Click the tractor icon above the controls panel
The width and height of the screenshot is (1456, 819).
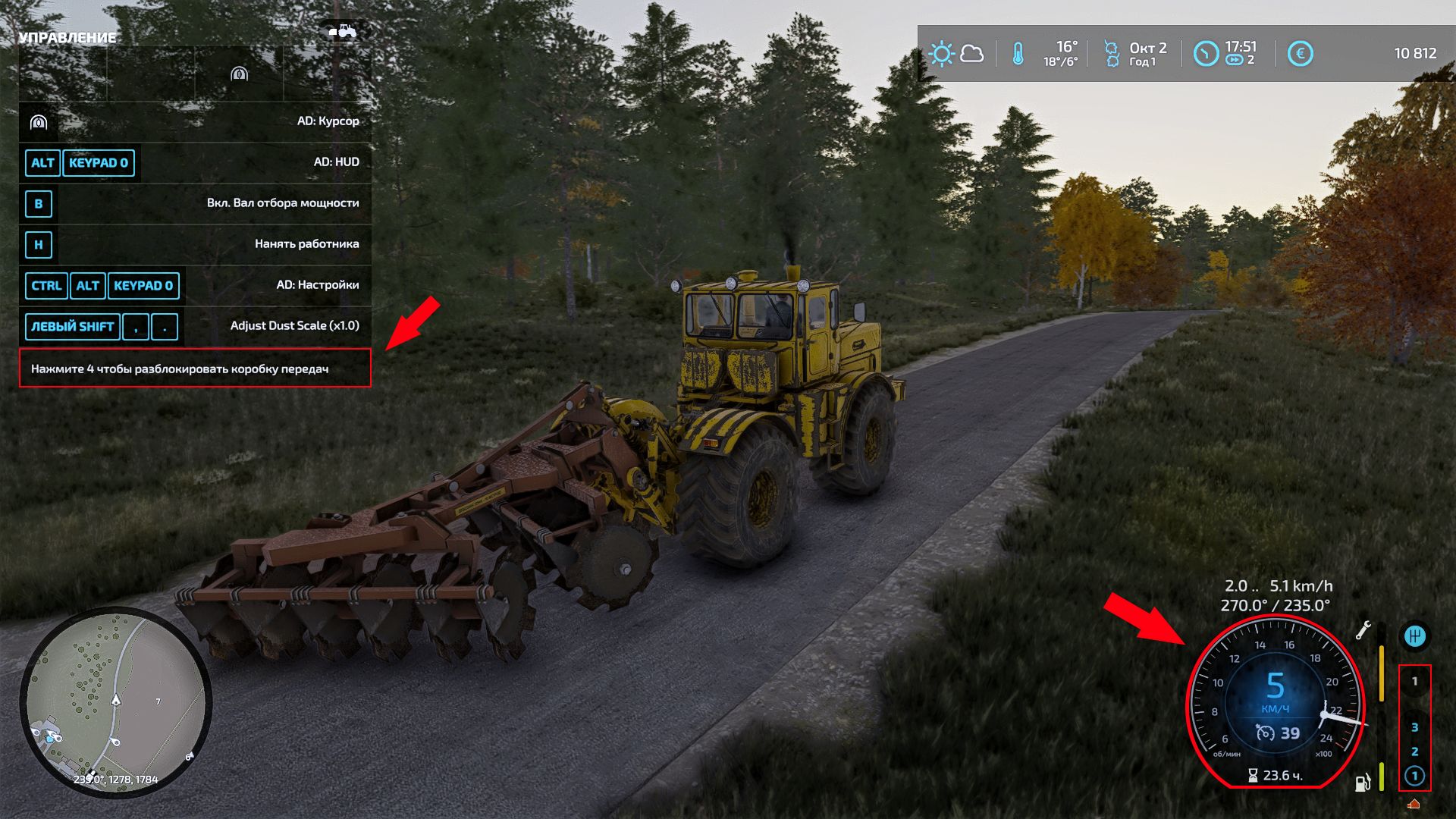343,31
